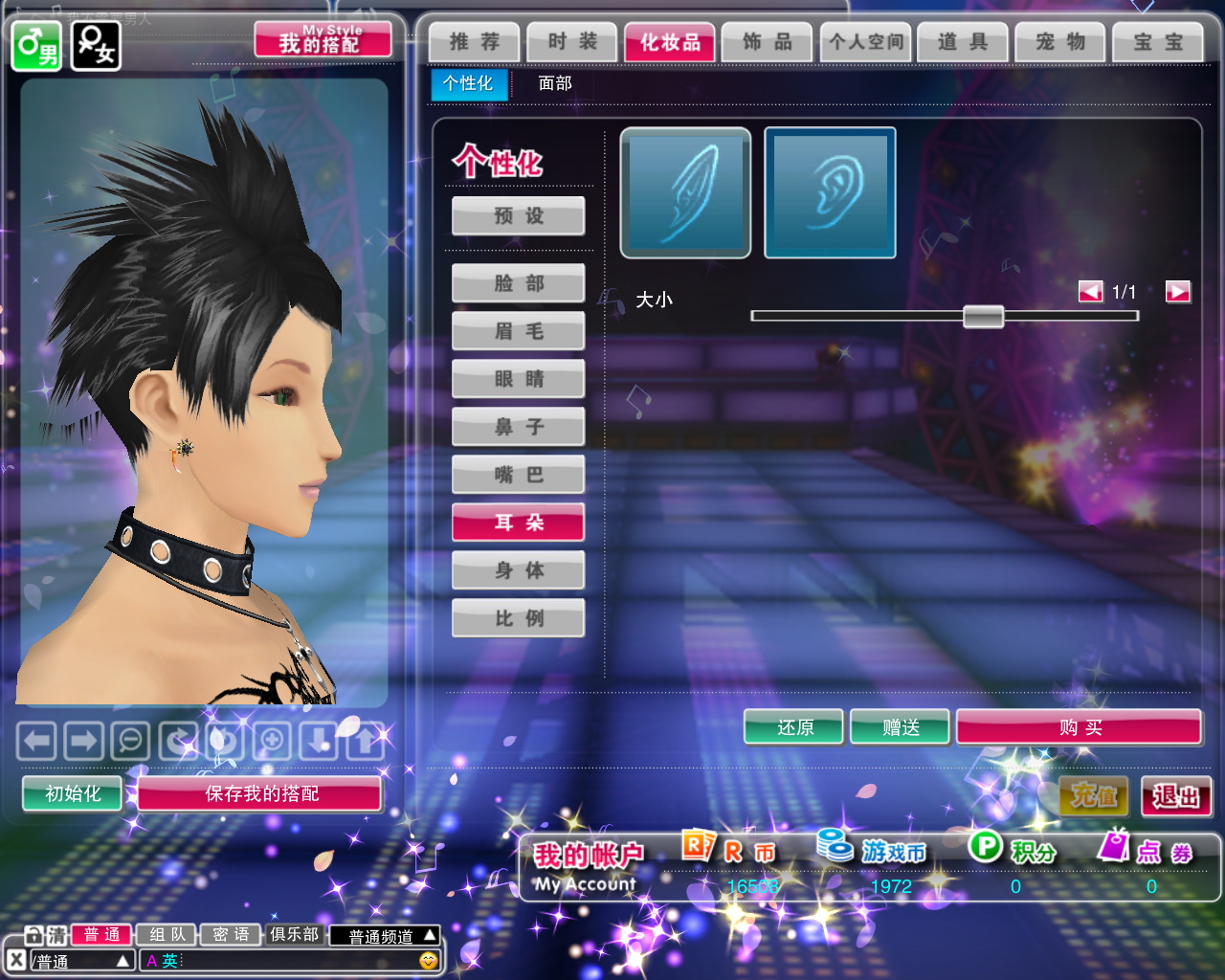Image resolution: width=1225 pixels, height=980 pixels.
Task: Select the 身体 body category
Action: [519, 570]
